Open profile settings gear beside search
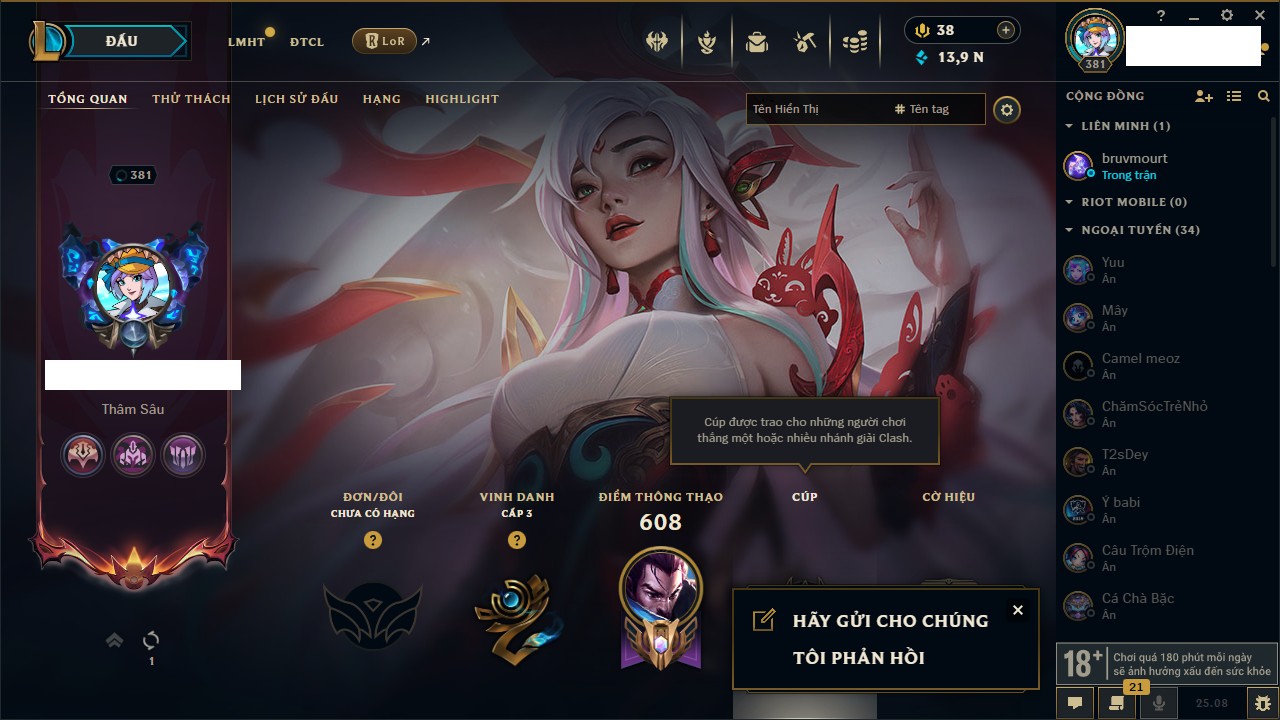Viewport: 1280px width, 720px height. pos(1007,109)
